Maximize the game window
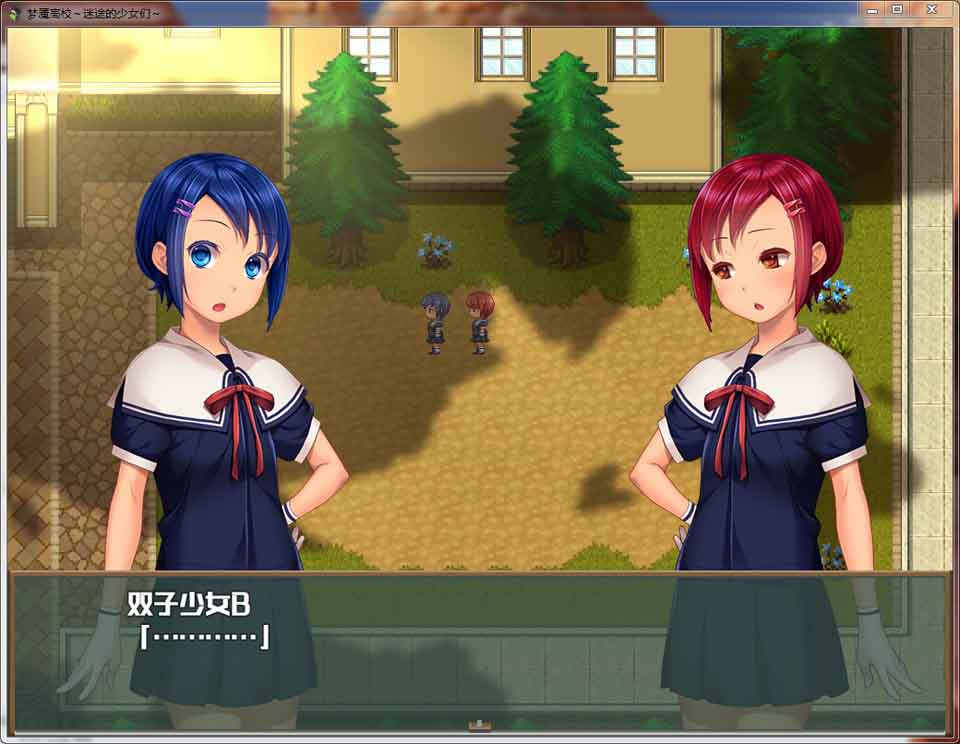This screenshot has width=960, height=744. [897, 9]
